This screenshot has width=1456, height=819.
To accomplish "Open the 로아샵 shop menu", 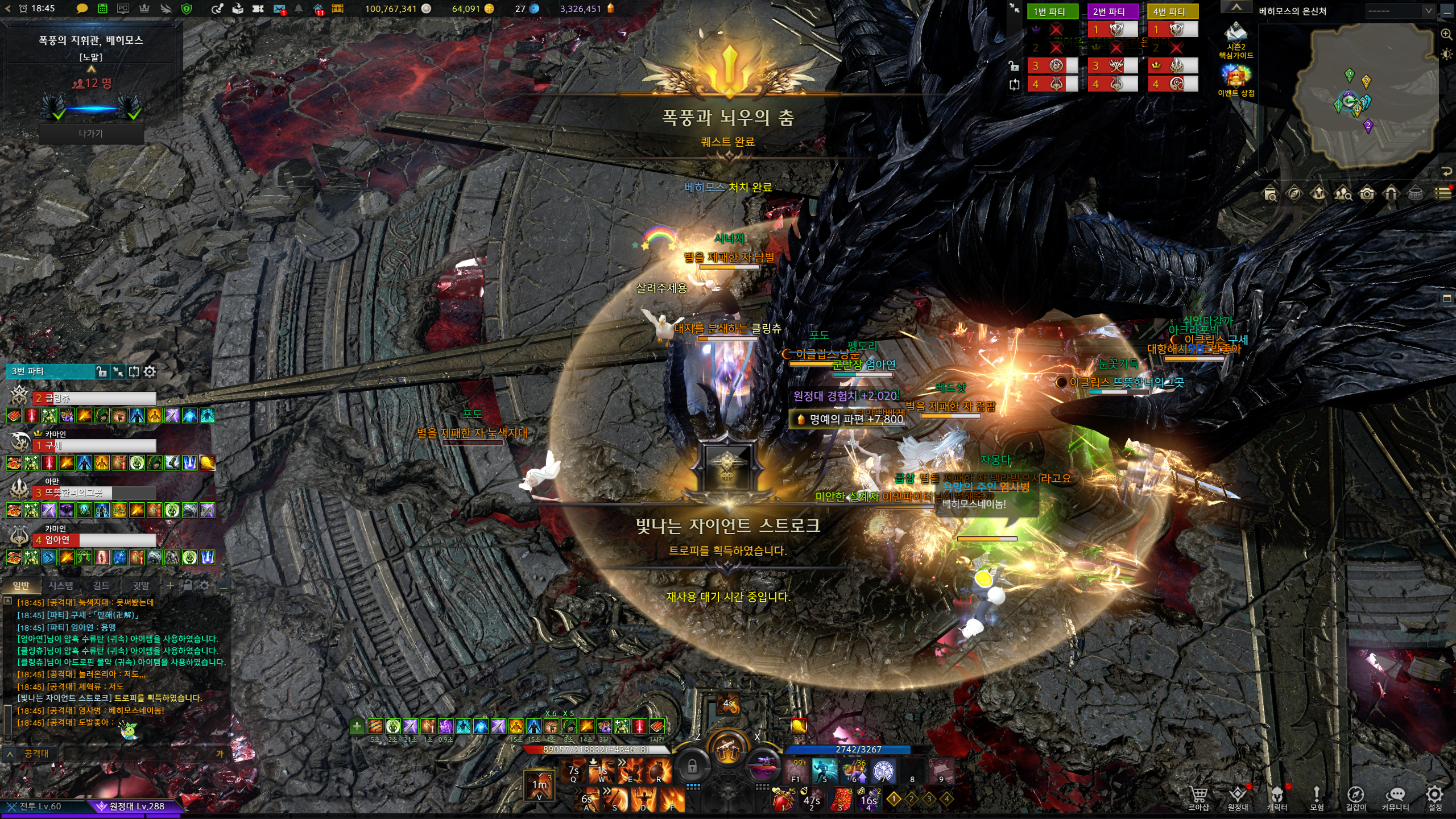I will [x=1198, y=796].
